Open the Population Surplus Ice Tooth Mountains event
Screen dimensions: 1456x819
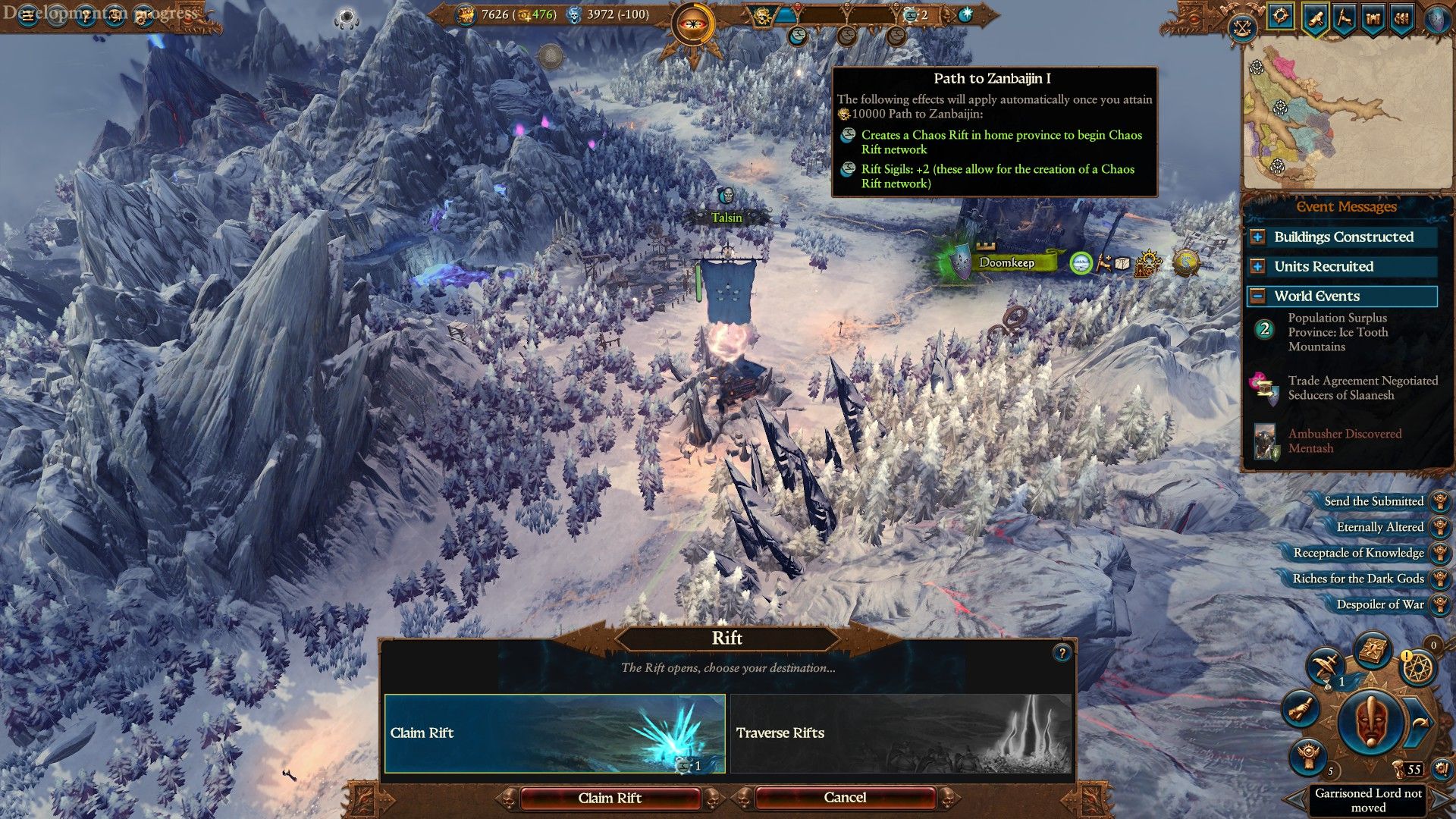tap(1338, 332)
